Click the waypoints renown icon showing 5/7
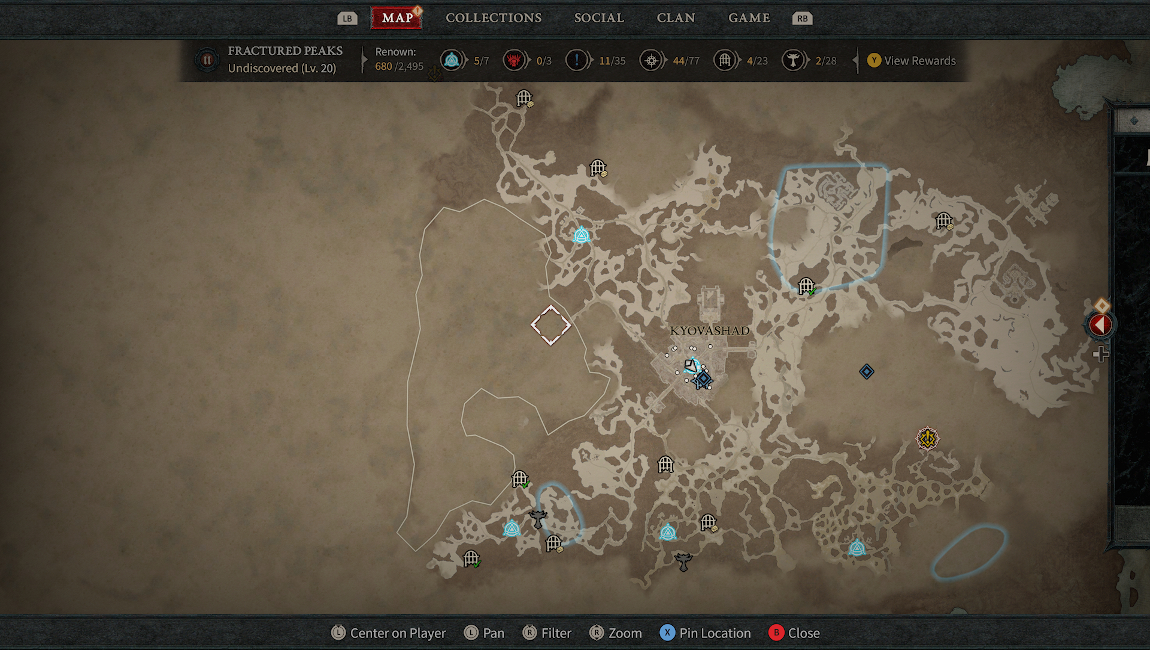Viewport: 1150px width, 650px height. point(451,61)
